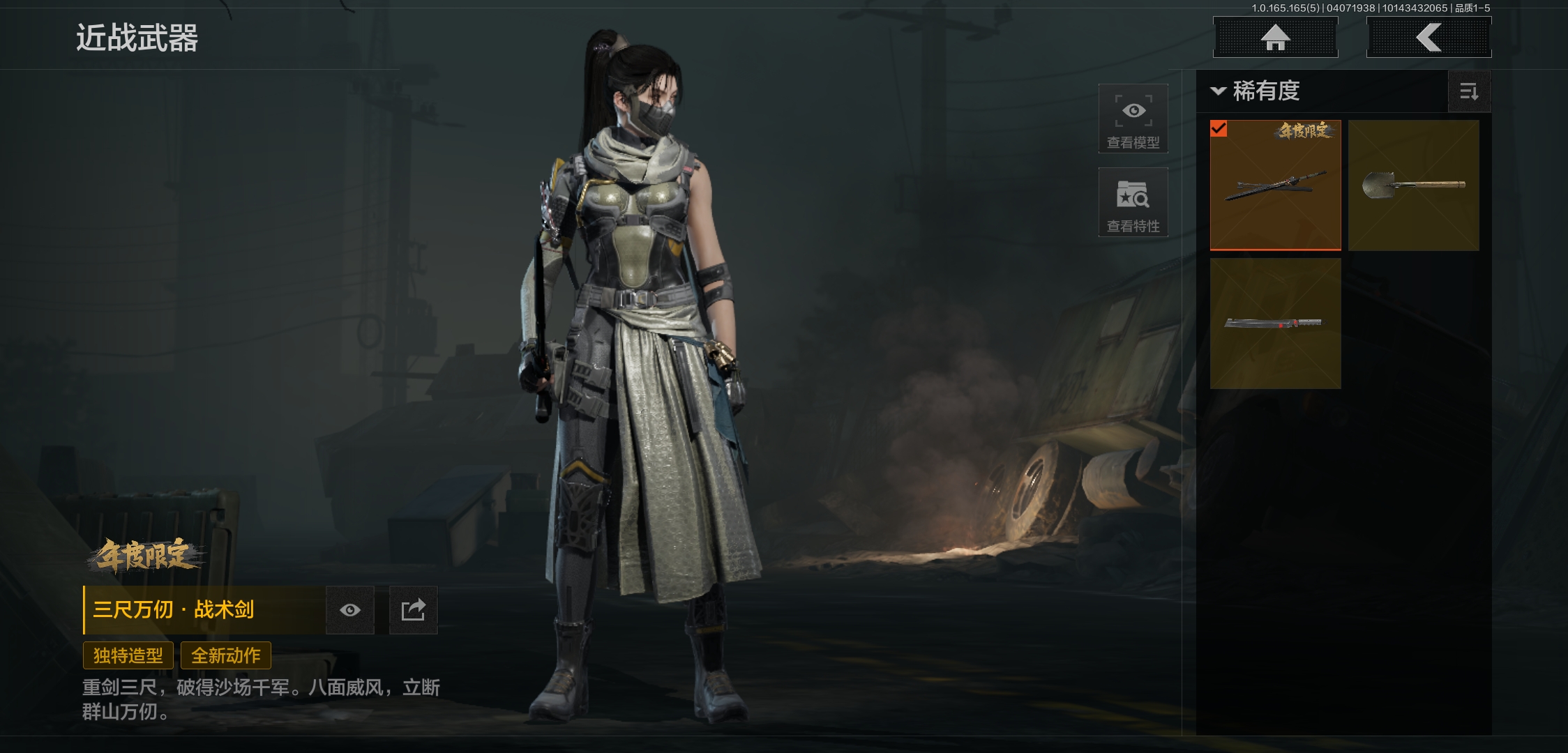Go back with the arrow button
1568x753 pixels.
[1428, 38]
